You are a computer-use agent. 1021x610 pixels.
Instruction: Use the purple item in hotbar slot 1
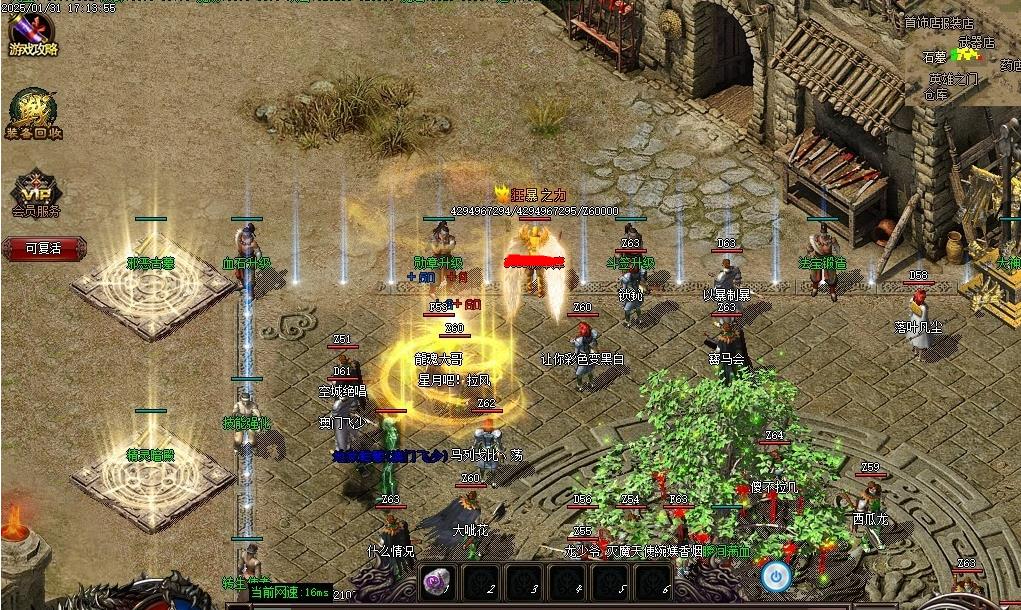[436, 582]
